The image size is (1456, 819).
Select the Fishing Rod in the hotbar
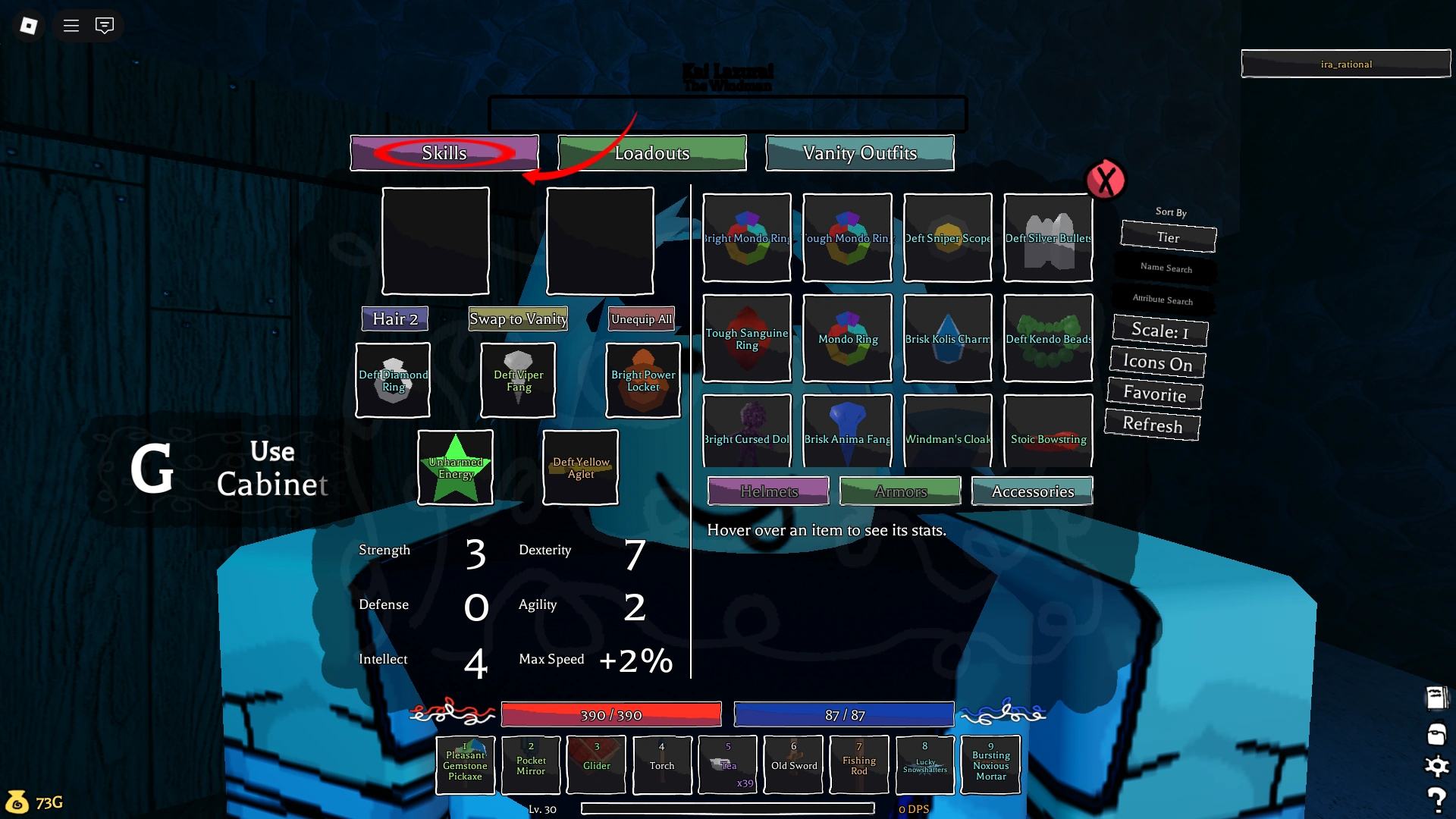pyautogui.click(x=858, y=764)
